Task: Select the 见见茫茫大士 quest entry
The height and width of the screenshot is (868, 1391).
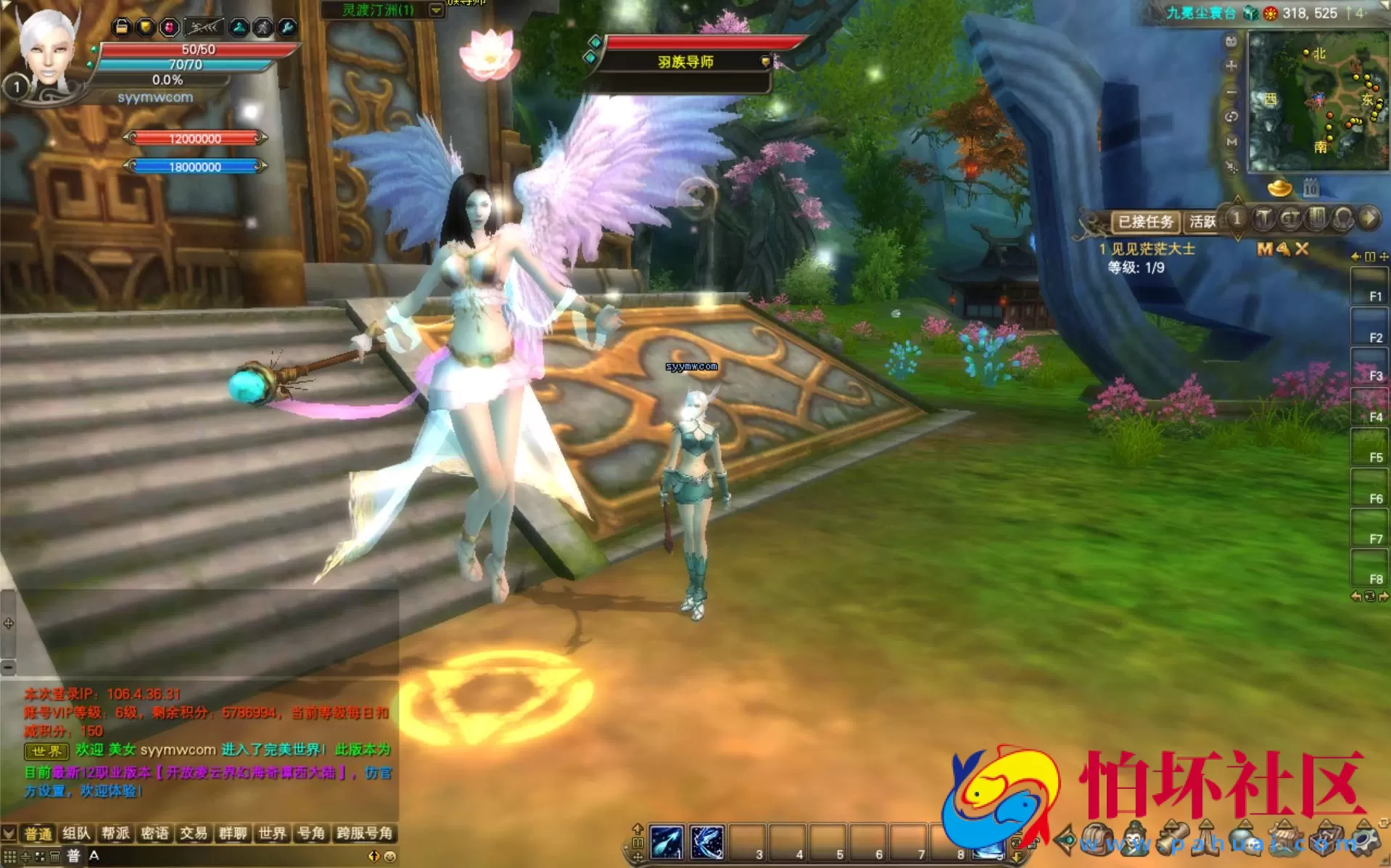Action: click(x=1152, y=249)
